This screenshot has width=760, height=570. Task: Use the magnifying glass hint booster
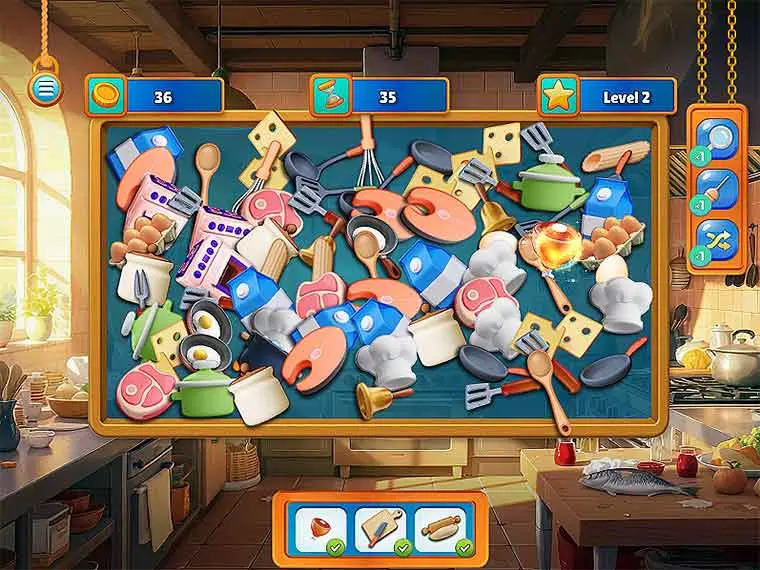click(718, 137)
